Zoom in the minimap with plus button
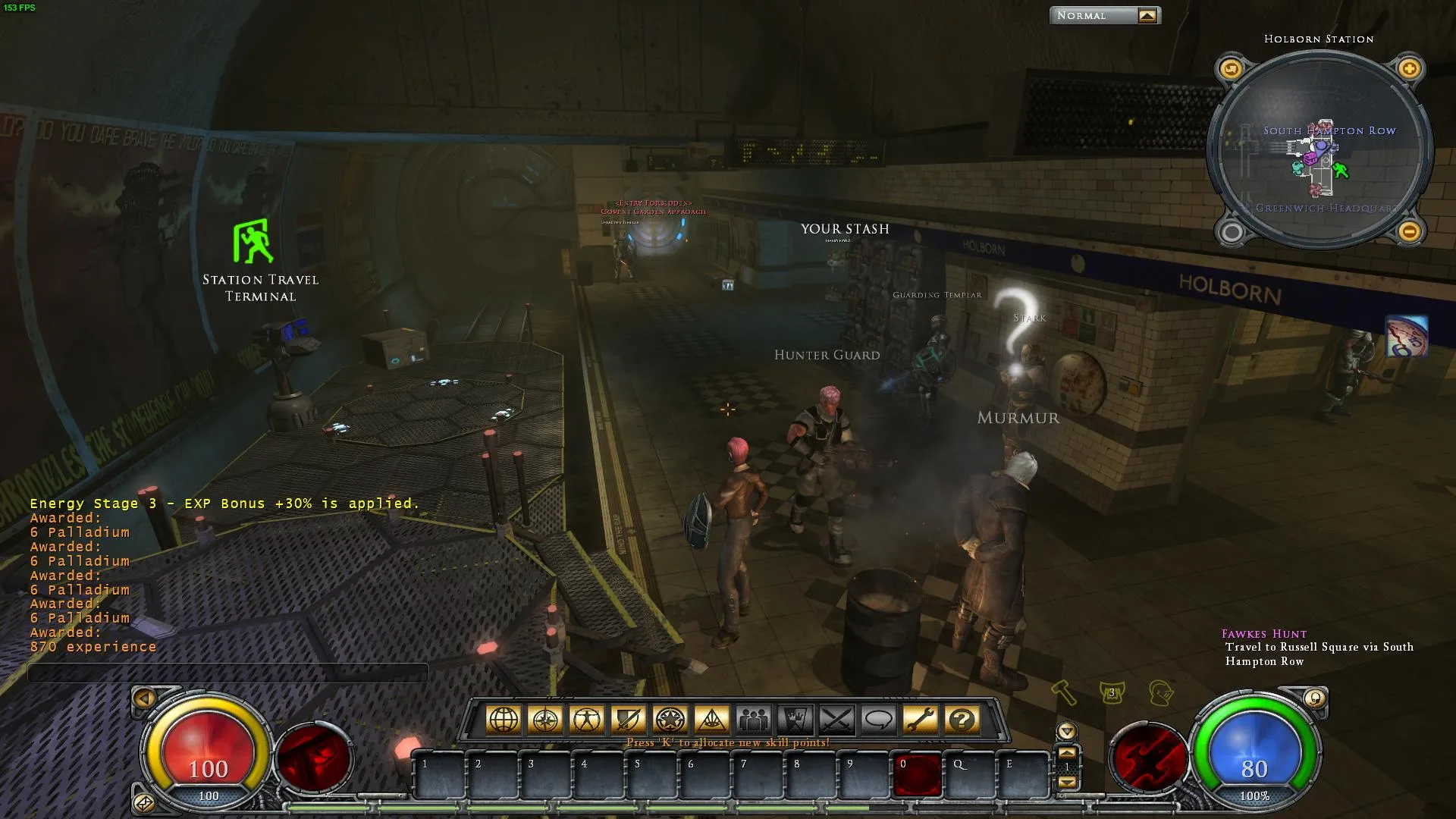The width and height of the screenshot is (1456, 819). coord(1409,69)
